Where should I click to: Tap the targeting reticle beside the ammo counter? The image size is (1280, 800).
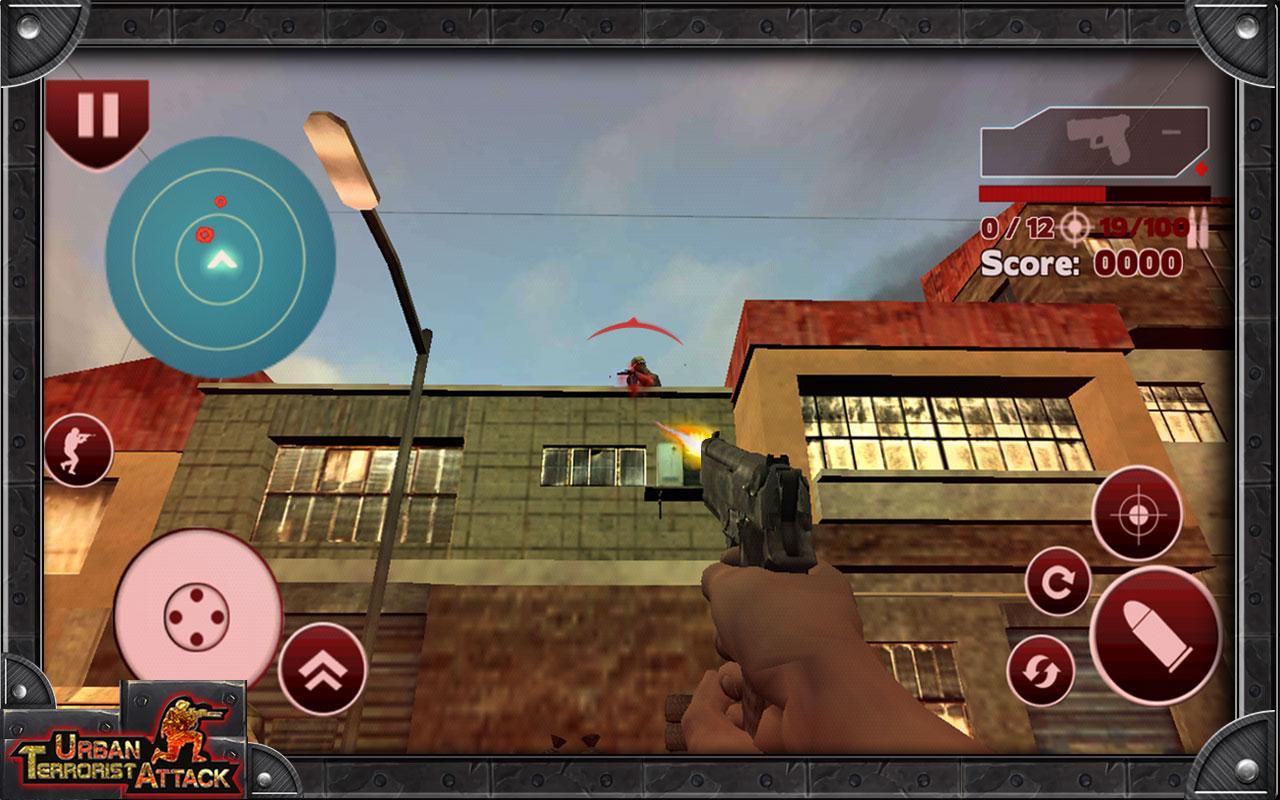pos(1071,228)
